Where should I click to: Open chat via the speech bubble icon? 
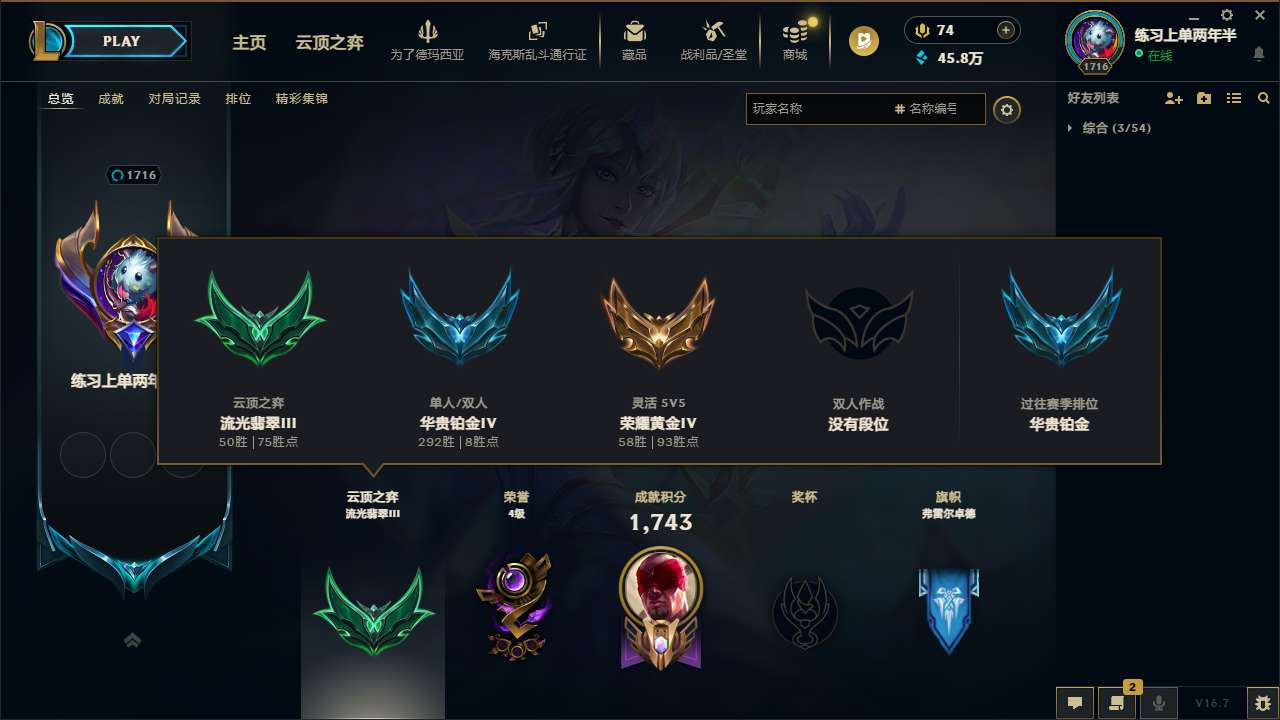[1074, 703]
